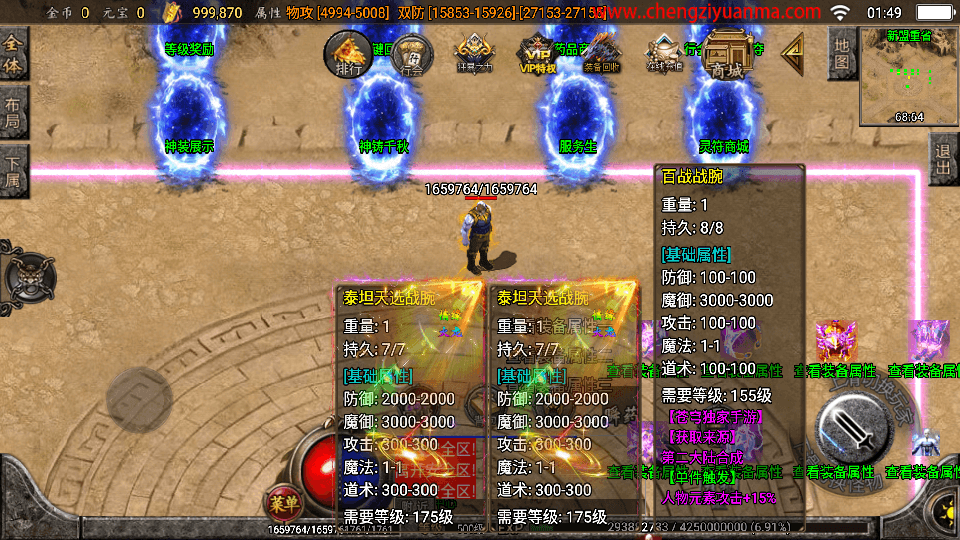The height and width of the screenshot is (540, 960).
Task: Open the 装备回收 equipment recycle icon
Action: click(600, 54)
